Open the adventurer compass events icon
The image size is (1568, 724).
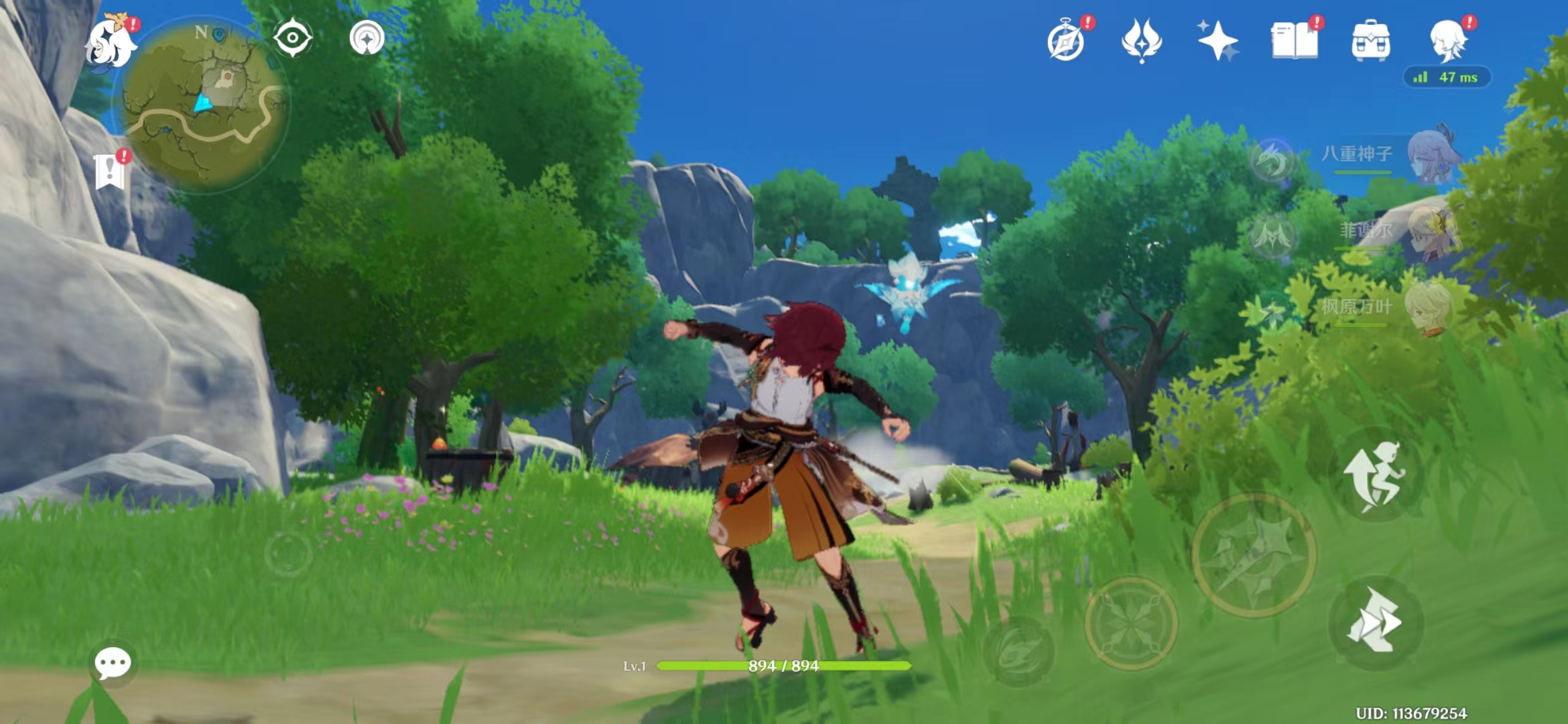point(1066,42)
